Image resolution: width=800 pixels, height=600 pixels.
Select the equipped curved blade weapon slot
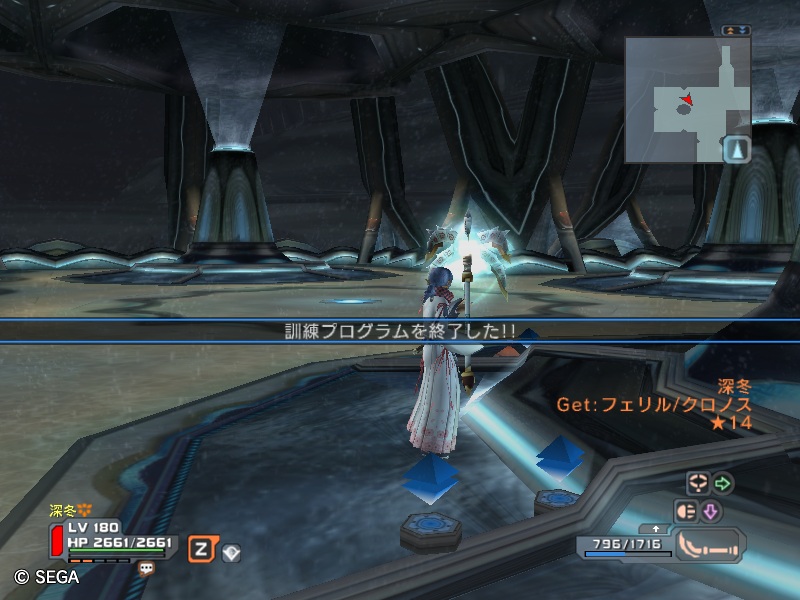click(709, 545)
